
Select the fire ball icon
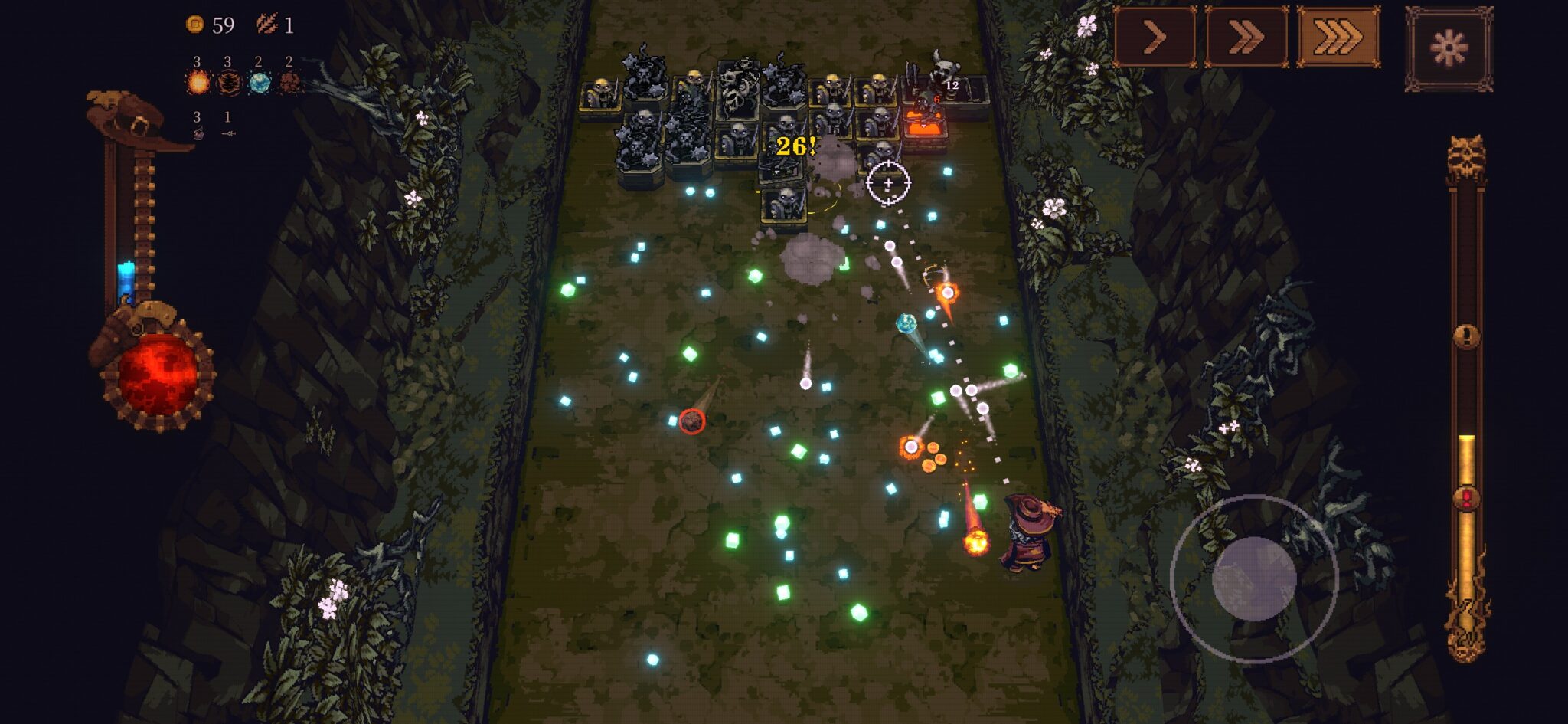198,82
